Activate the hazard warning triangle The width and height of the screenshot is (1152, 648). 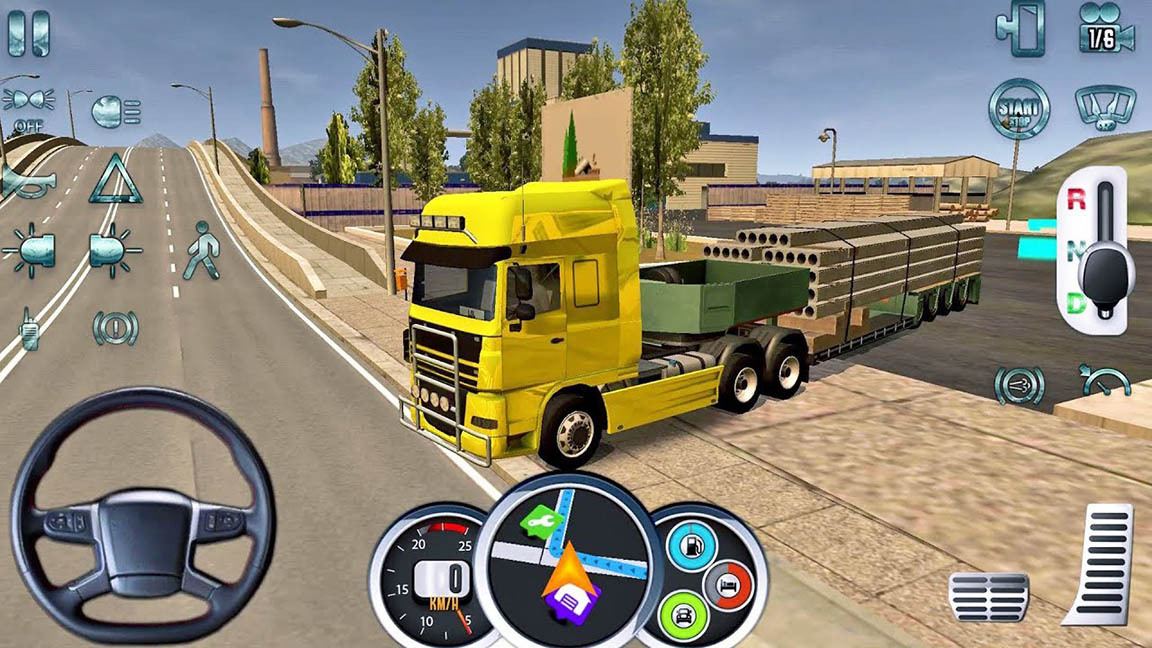click(115, 179)
